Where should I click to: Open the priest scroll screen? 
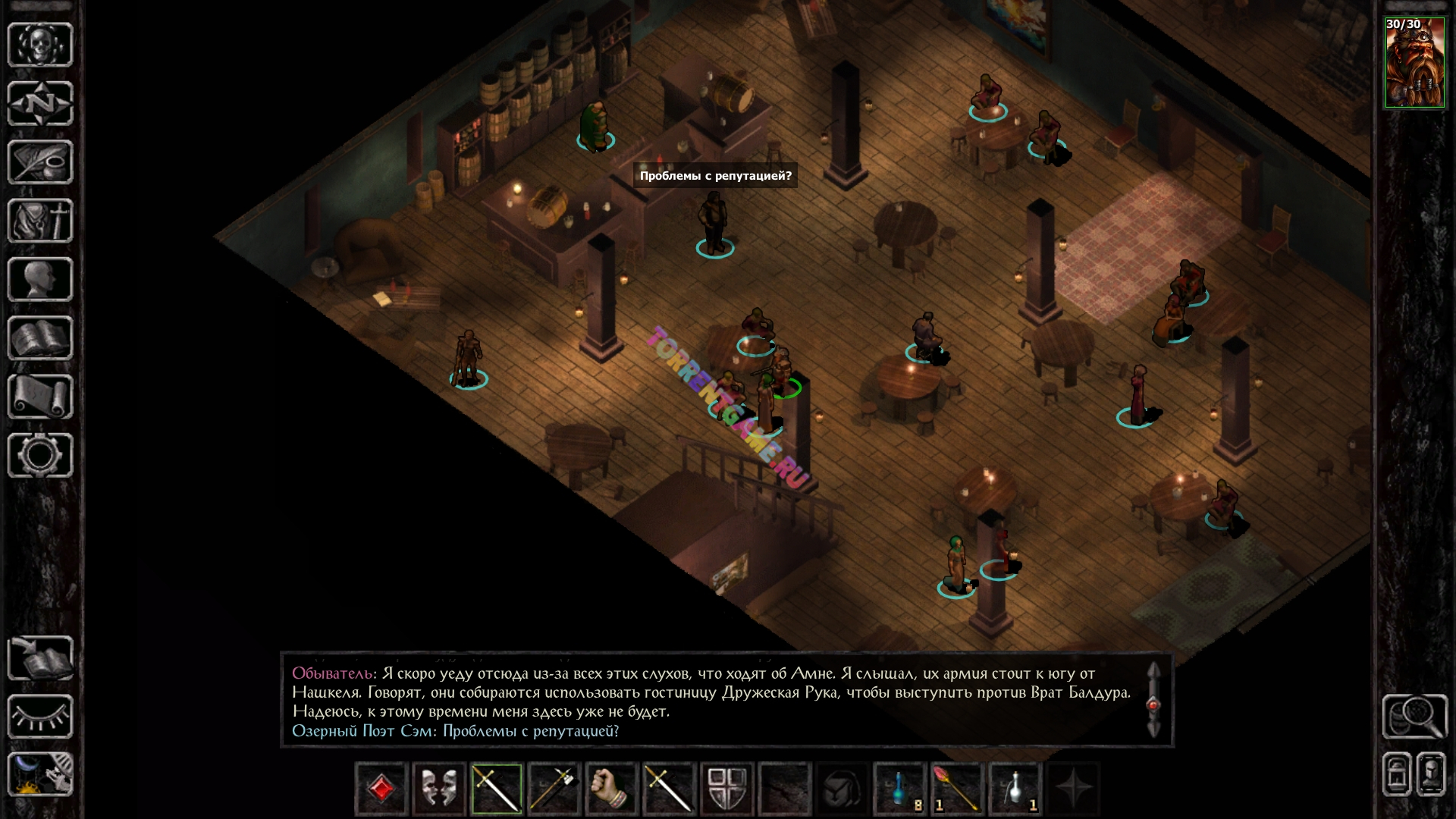click(x=40, y=396)
